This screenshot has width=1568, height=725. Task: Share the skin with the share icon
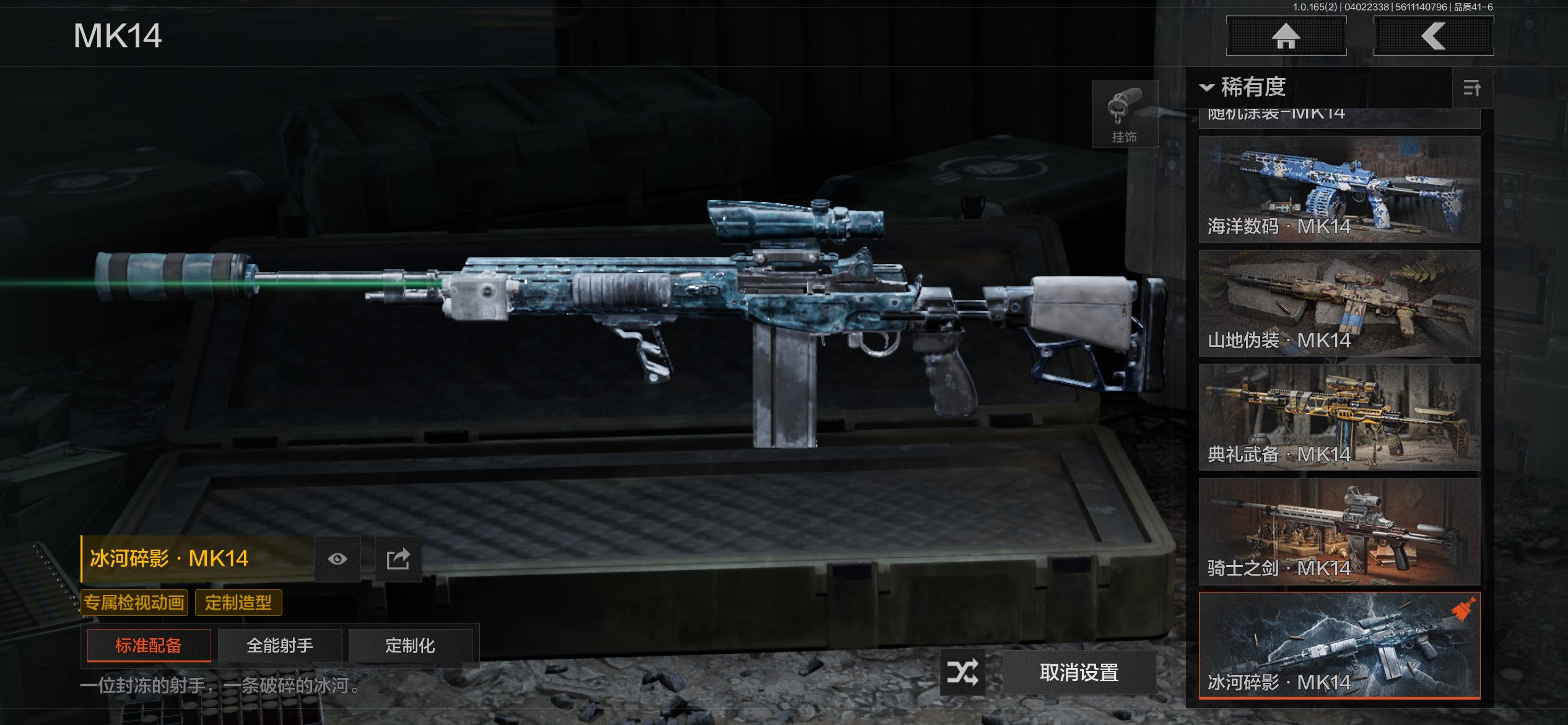[398, 559]
